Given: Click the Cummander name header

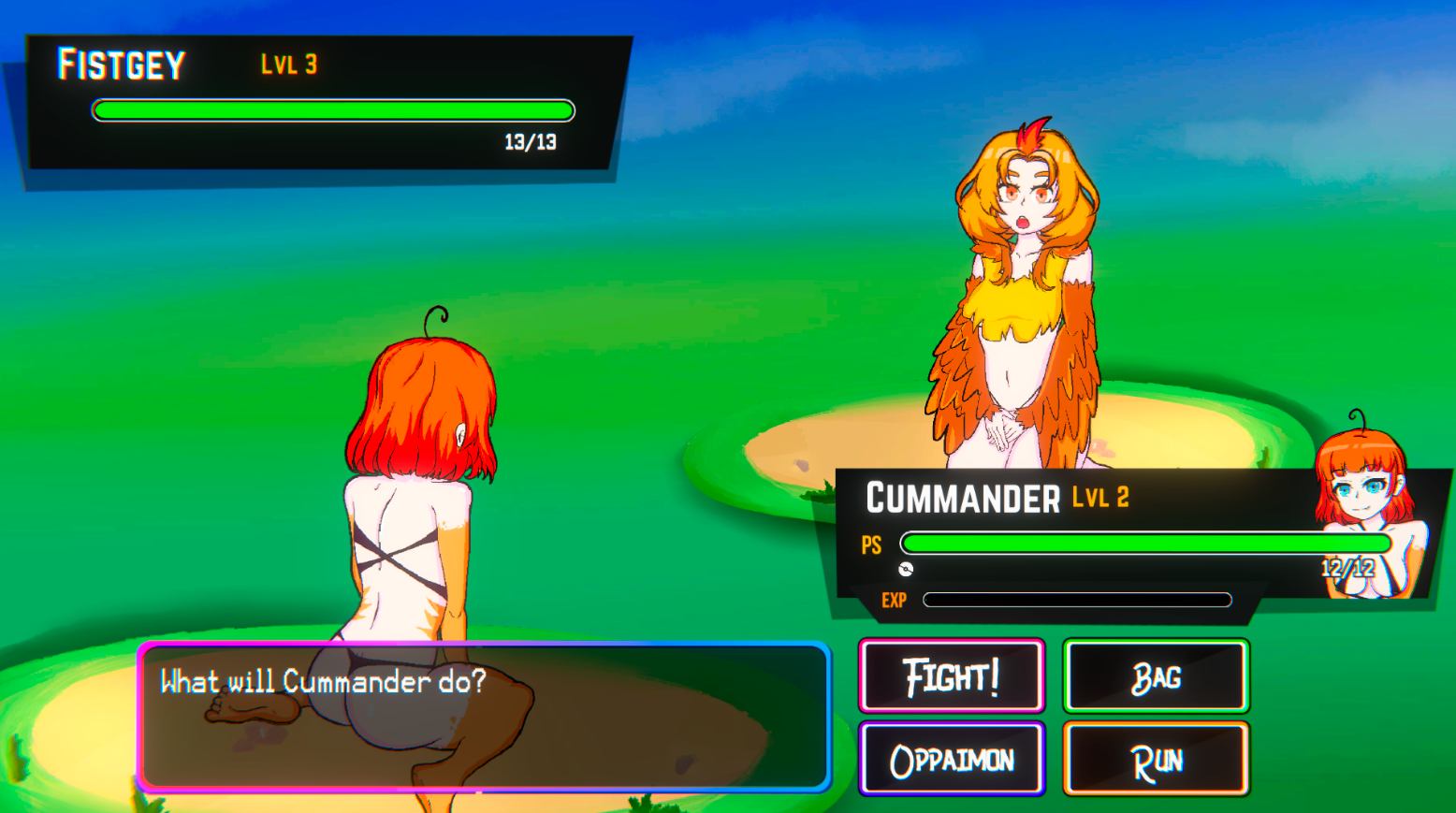Looking at the screenshot, I should (x=962, y=497).
